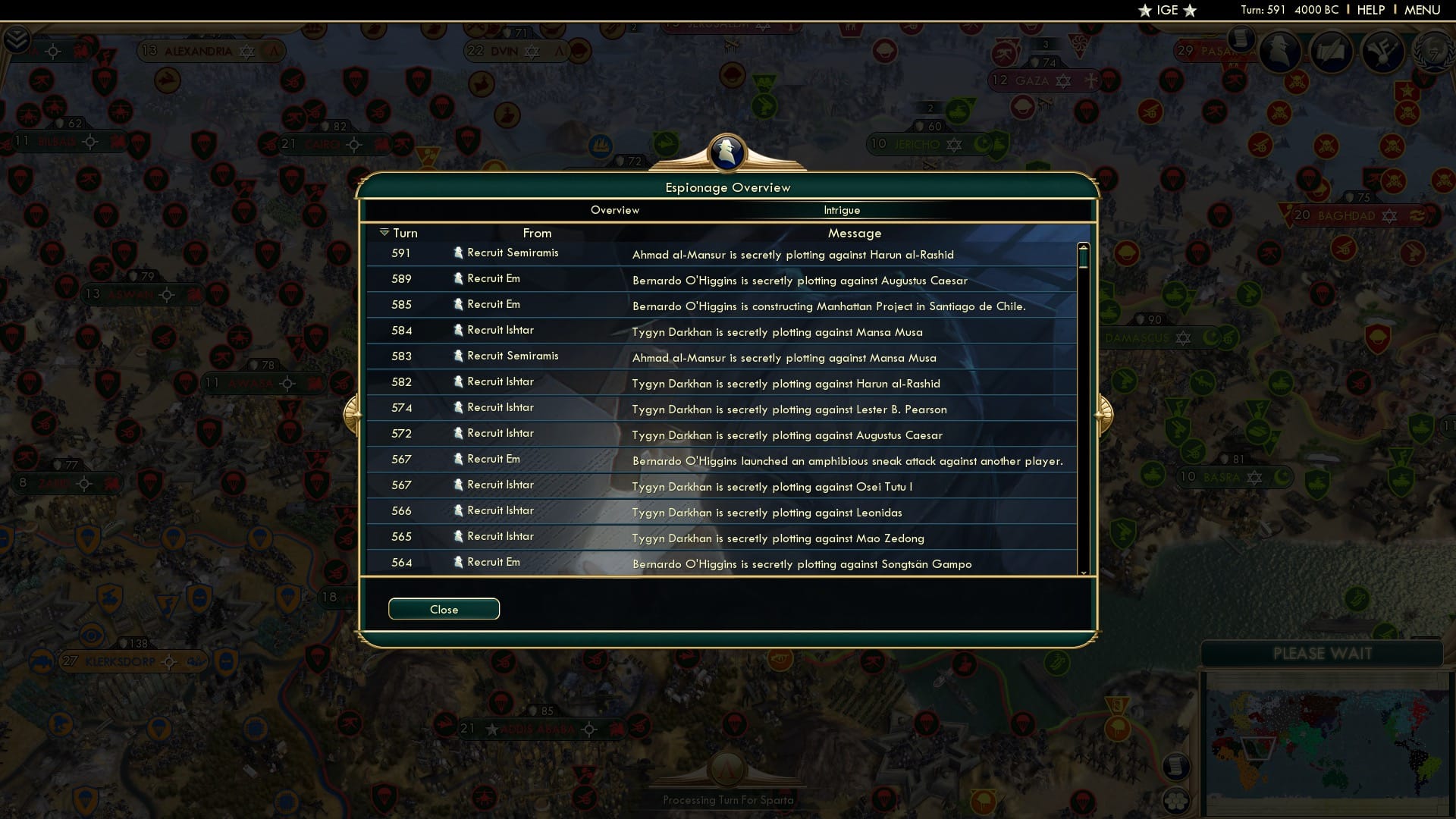Screen dimensions: 1456x819
Task: Open the MENU from the top bar
Action: point(1423,10)
